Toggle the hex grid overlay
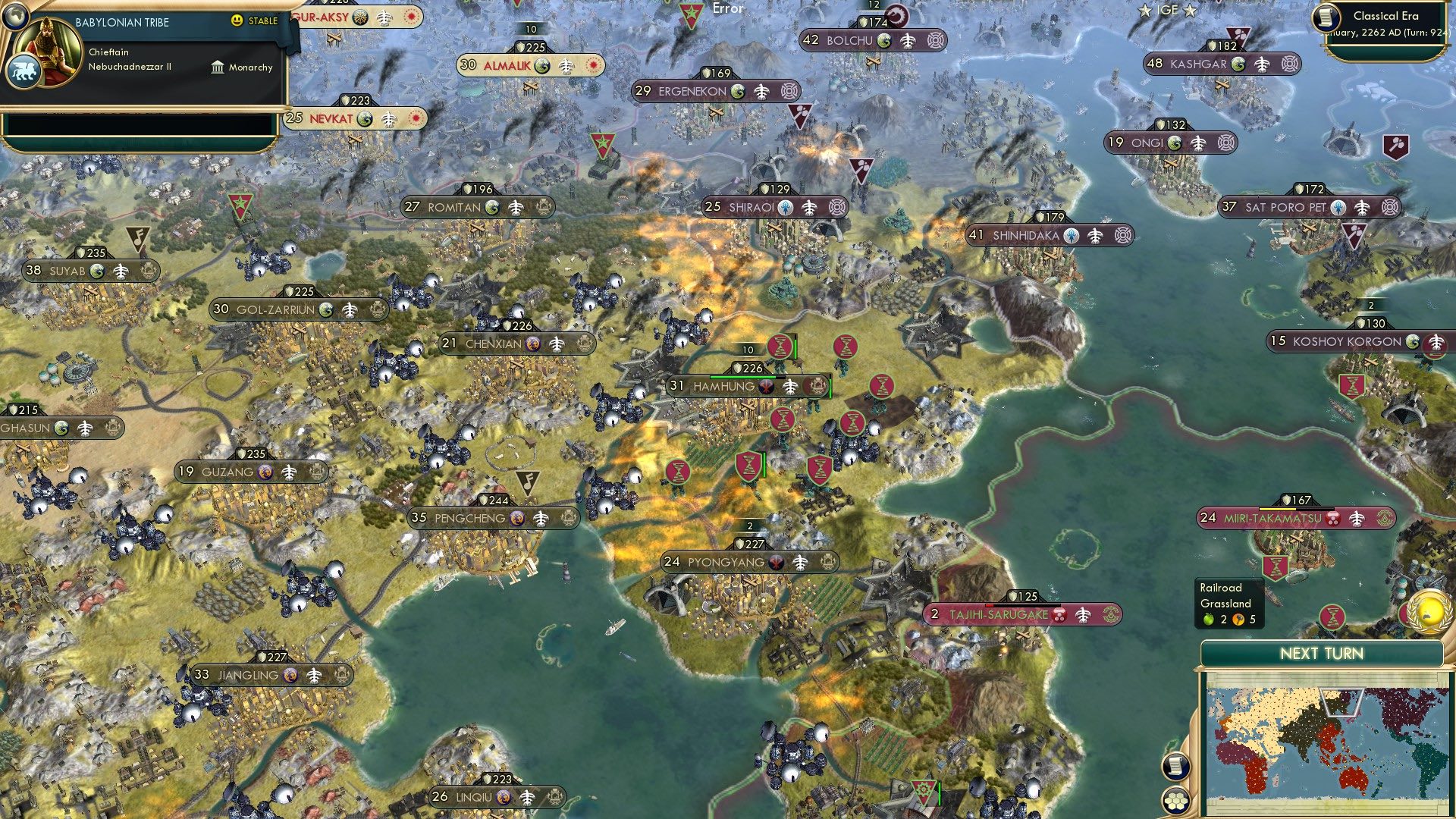The height and width of the screenshot is (819, 1456). point(1175,801)
